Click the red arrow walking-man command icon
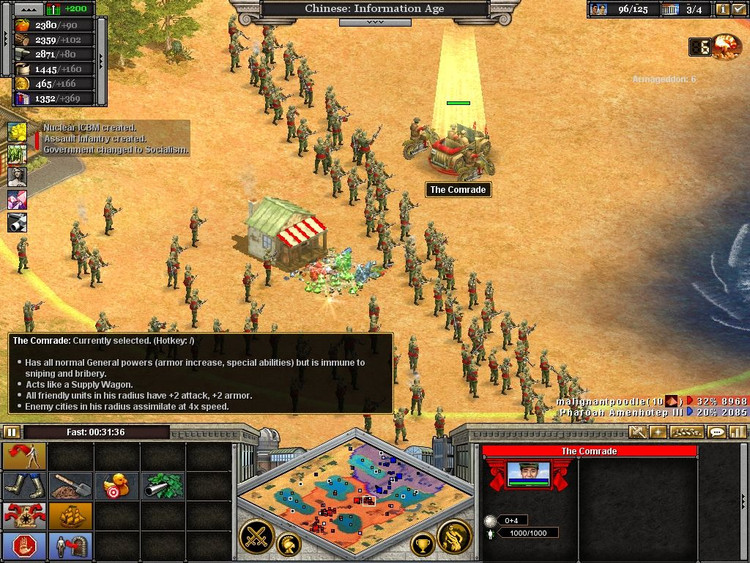 coord(24,457)
